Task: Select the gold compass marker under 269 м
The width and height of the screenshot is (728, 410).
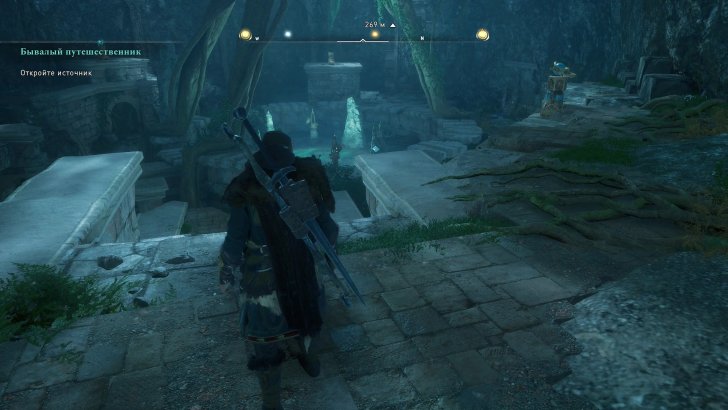Action: tap(375, 35)
